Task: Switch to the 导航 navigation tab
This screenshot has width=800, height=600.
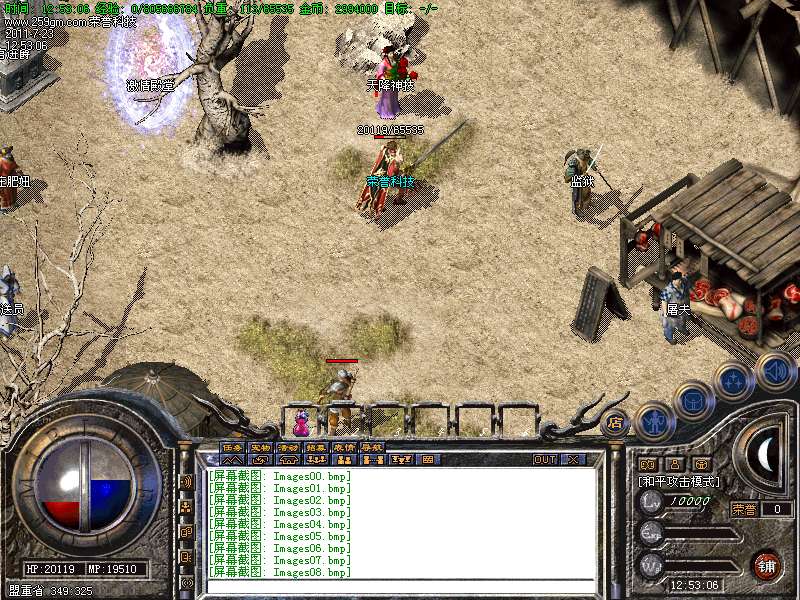Action: [372, 447]
